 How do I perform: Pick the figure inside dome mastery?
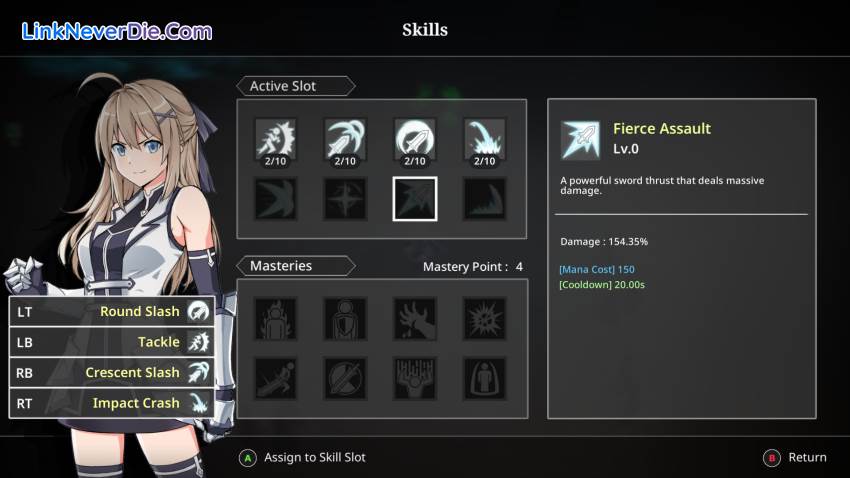(x=485, y=378)
